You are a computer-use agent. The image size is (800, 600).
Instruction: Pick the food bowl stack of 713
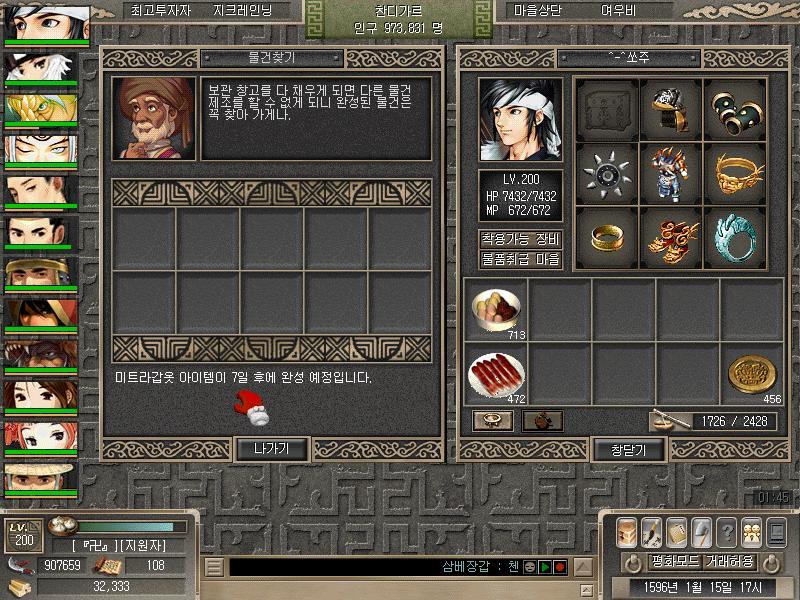(496, 310)
